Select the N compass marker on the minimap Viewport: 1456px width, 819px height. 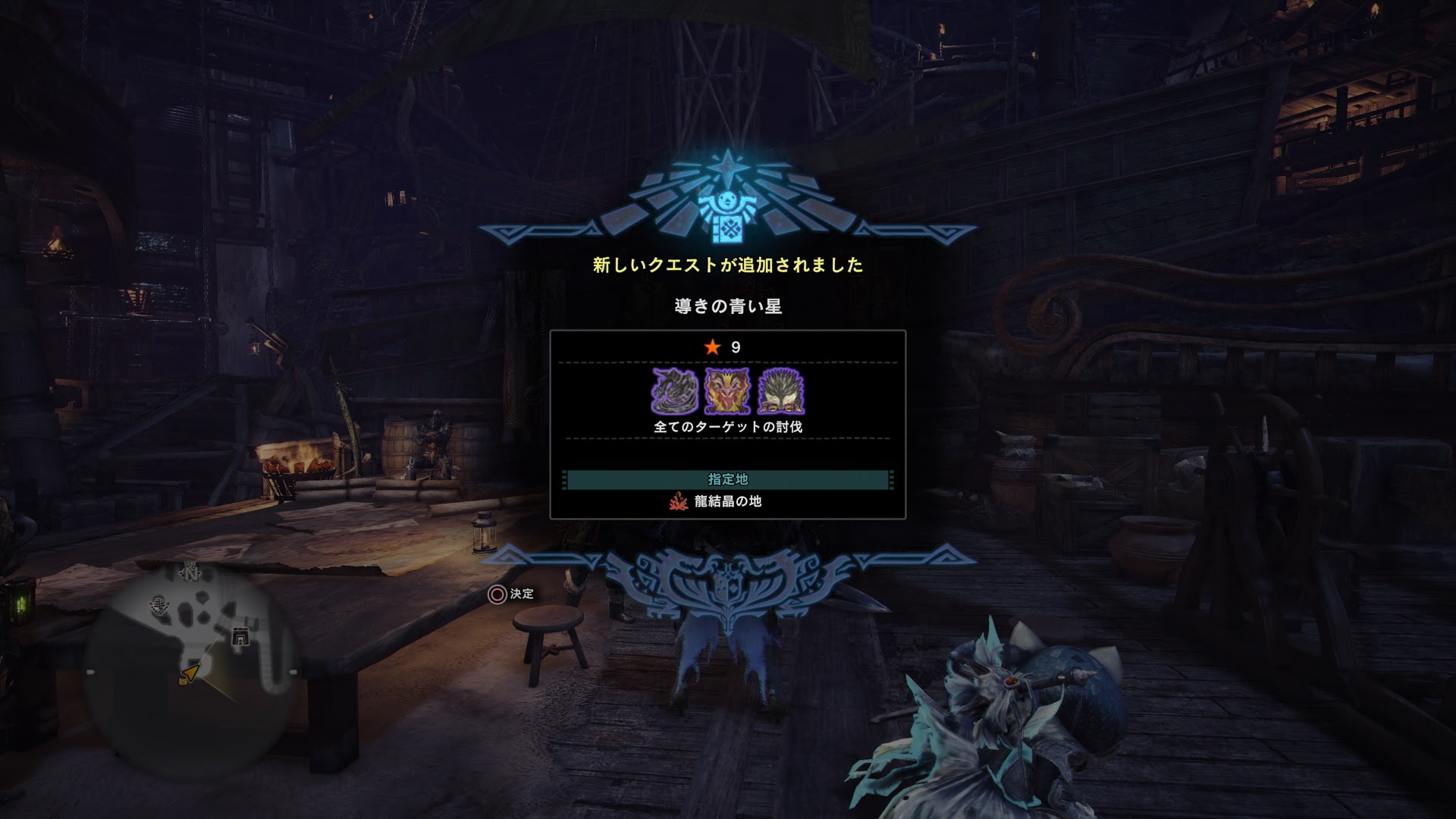[190, 573]
